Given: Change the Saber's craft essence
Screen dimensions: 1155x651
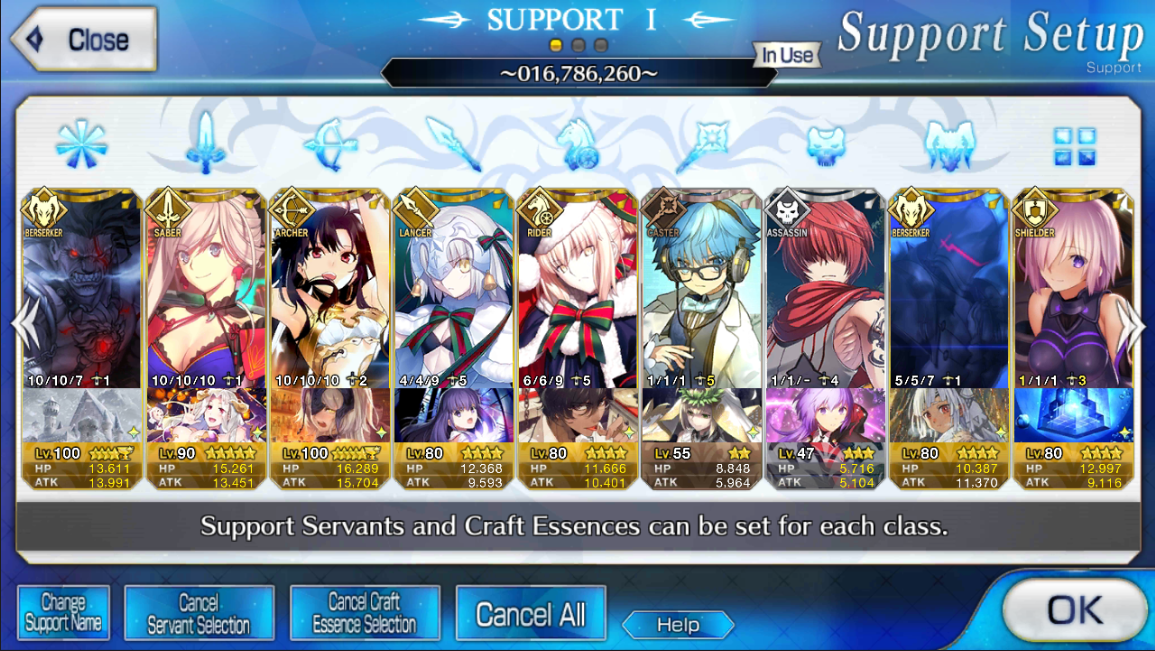Looking at the screenshot, I should click(206, 415).
